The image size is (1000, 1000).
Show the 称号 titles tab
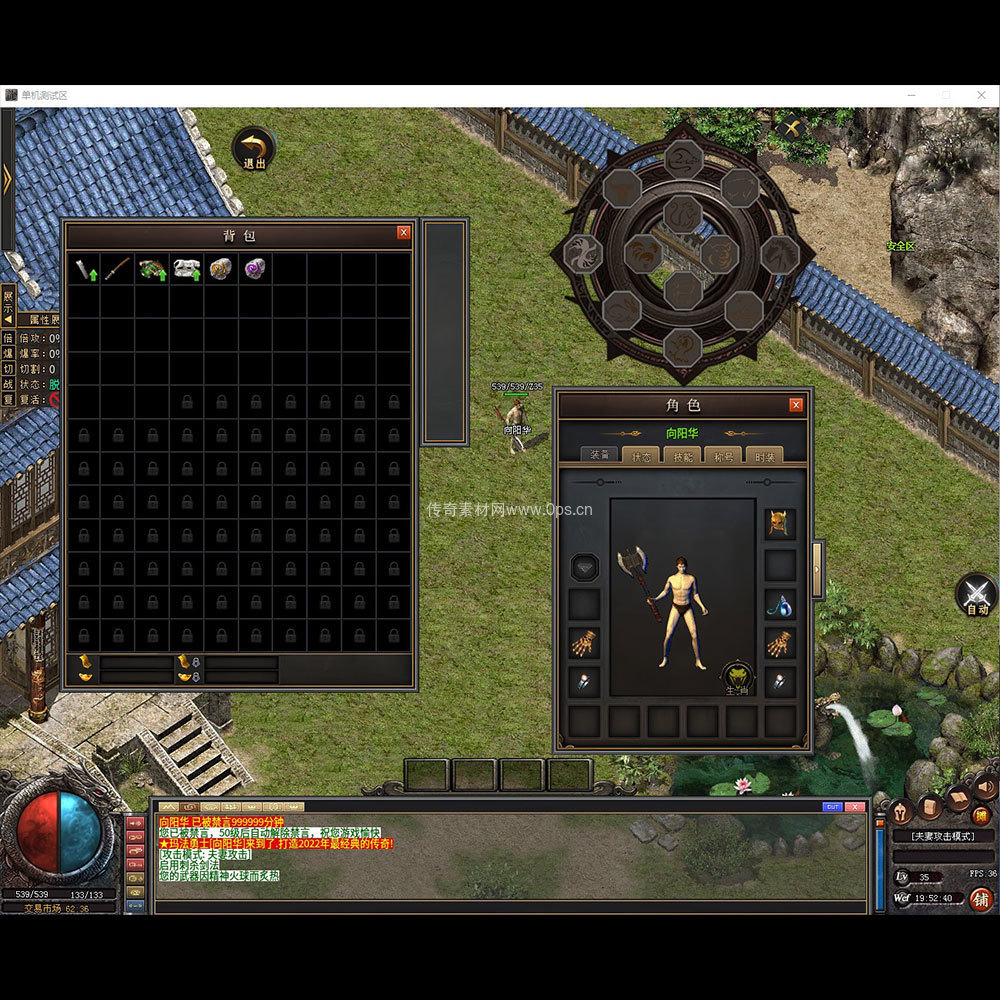tap(724, 455)
